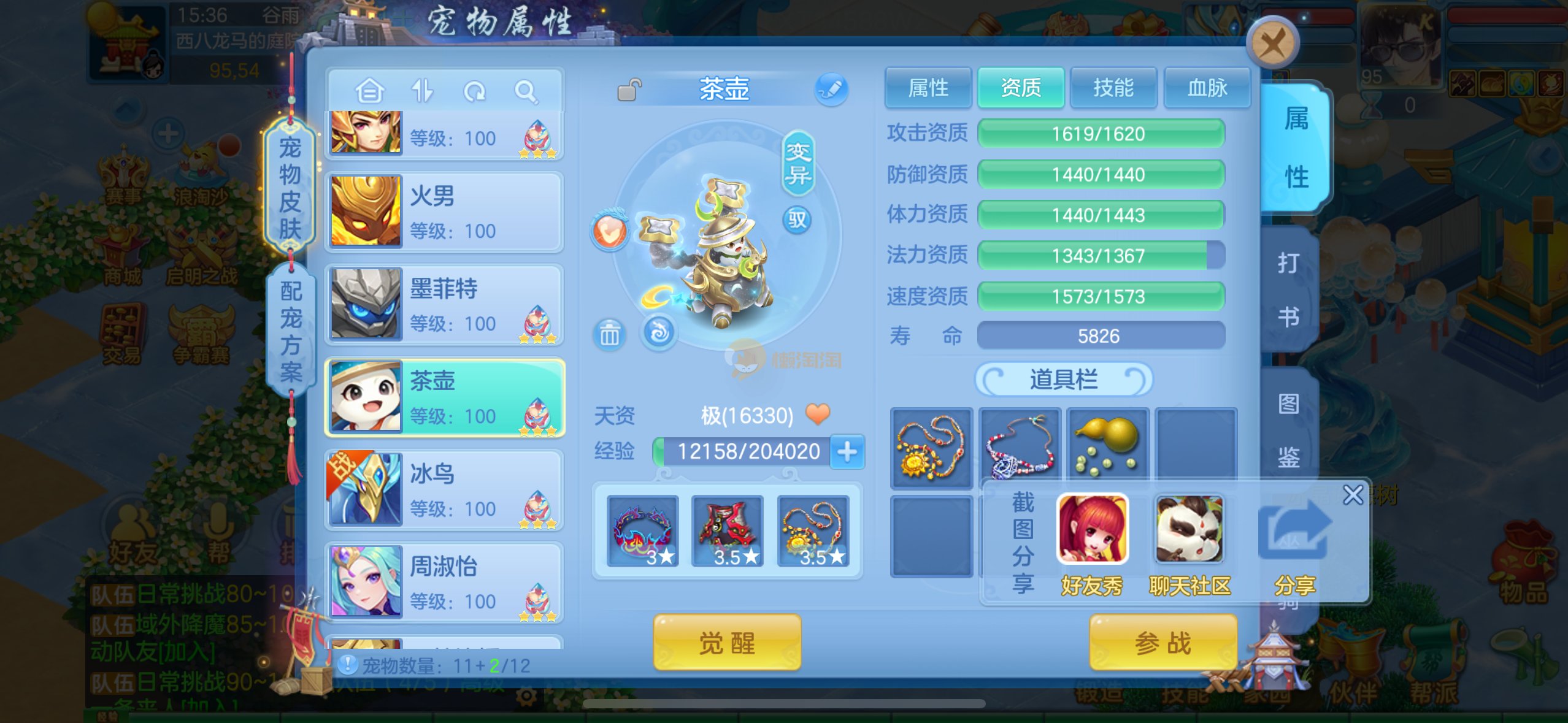Open the 打书 side tab

1289,289
